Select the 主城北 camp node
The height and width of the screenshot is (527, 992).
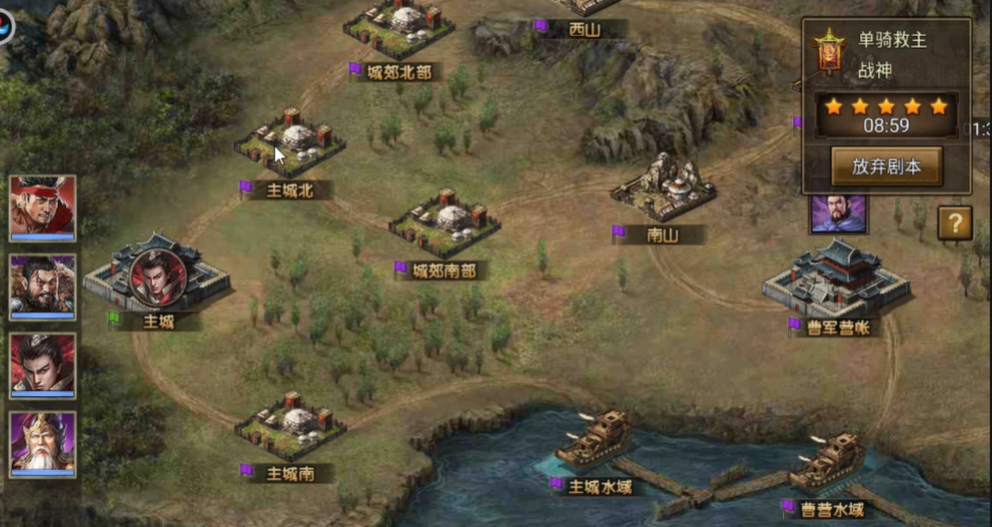(x=290, y=144)
